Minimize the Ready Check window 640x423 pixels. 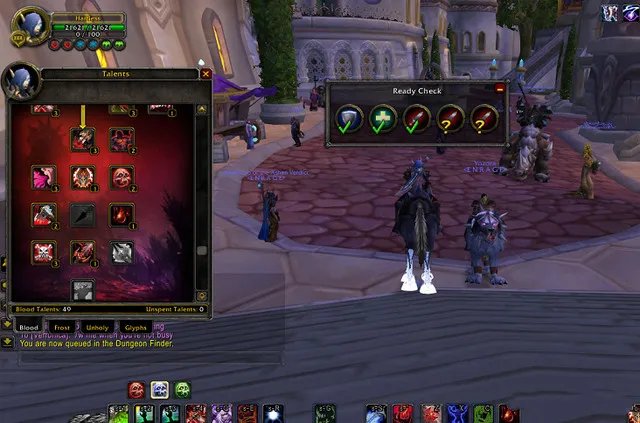click(x=500, y=88)
